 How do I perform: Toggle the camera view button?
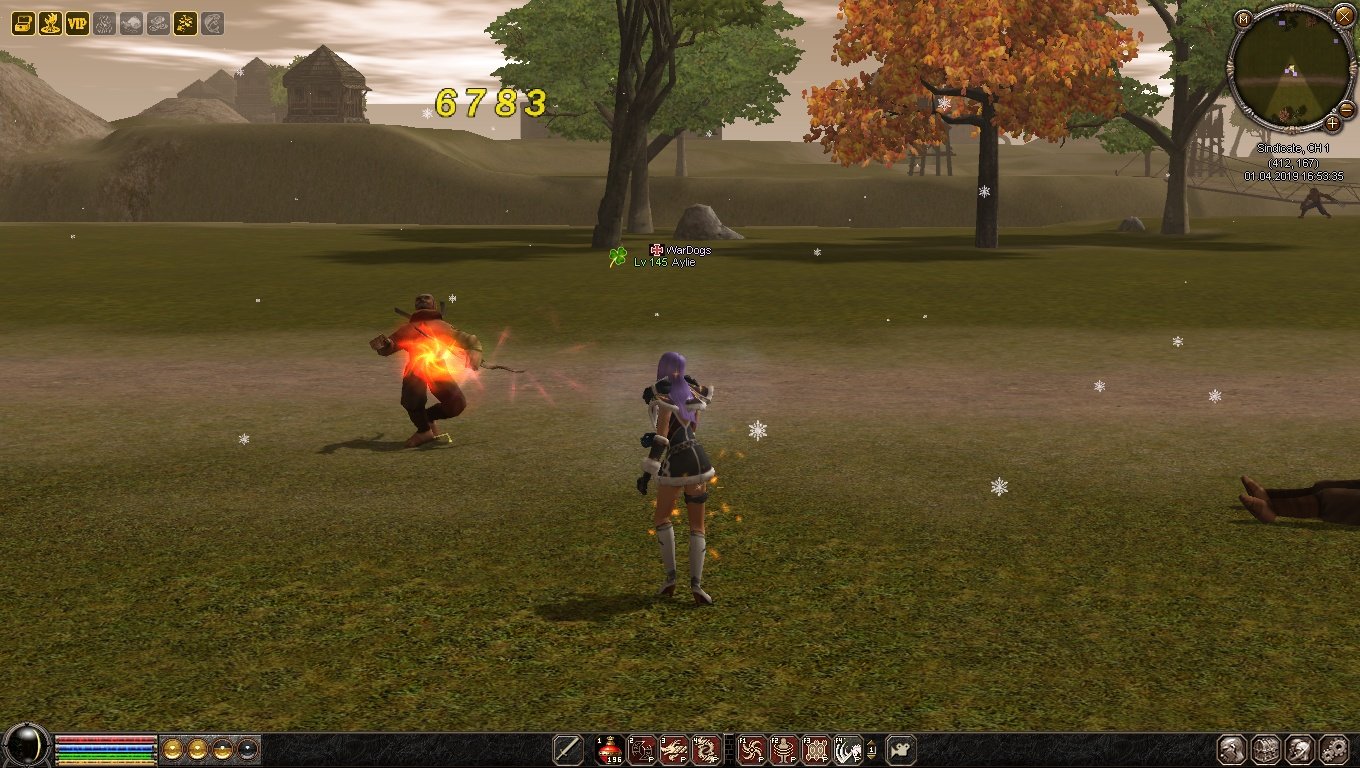[901, 749]
